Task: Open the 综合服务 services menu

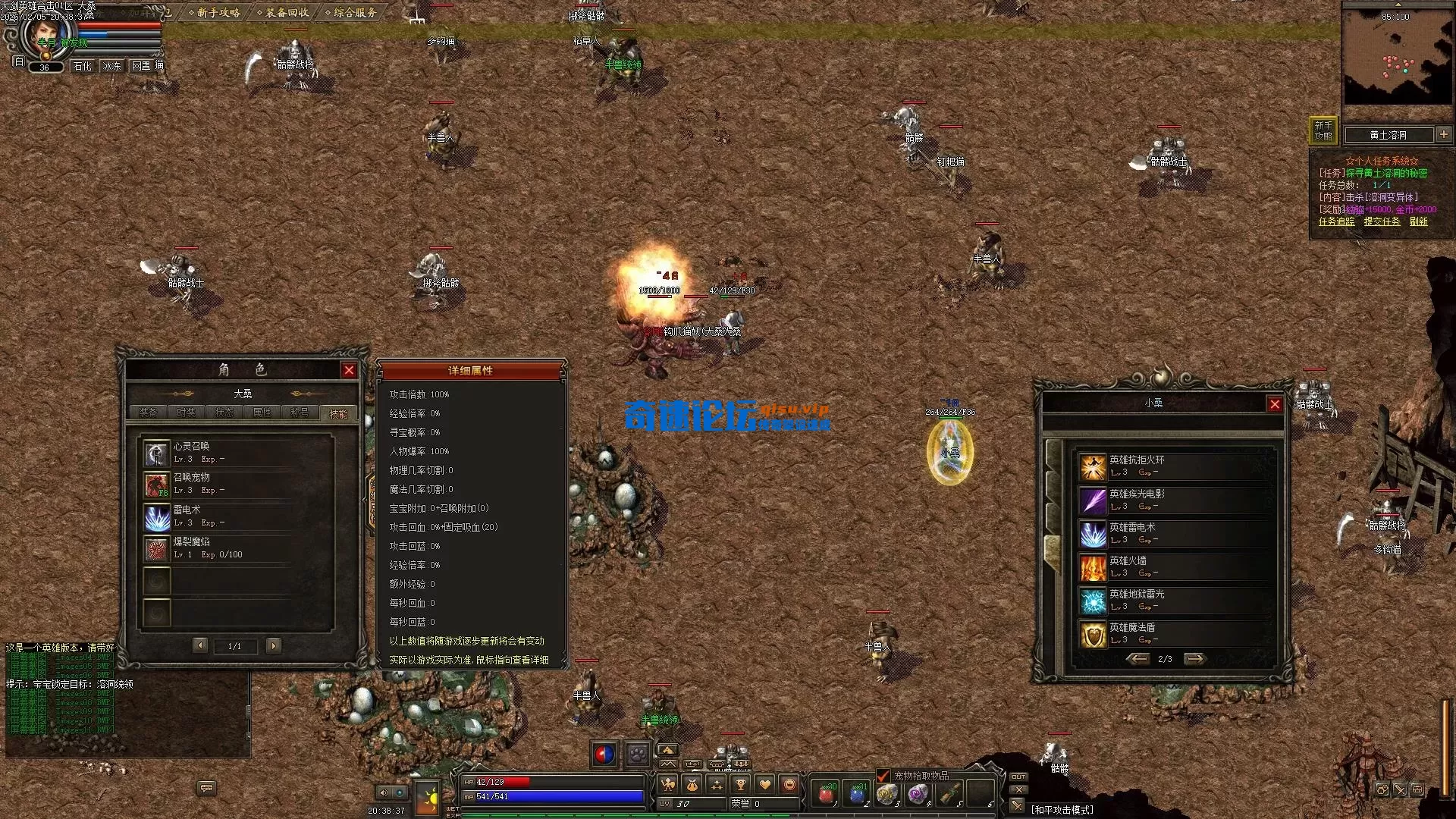Action: click(x=350, y=12)
